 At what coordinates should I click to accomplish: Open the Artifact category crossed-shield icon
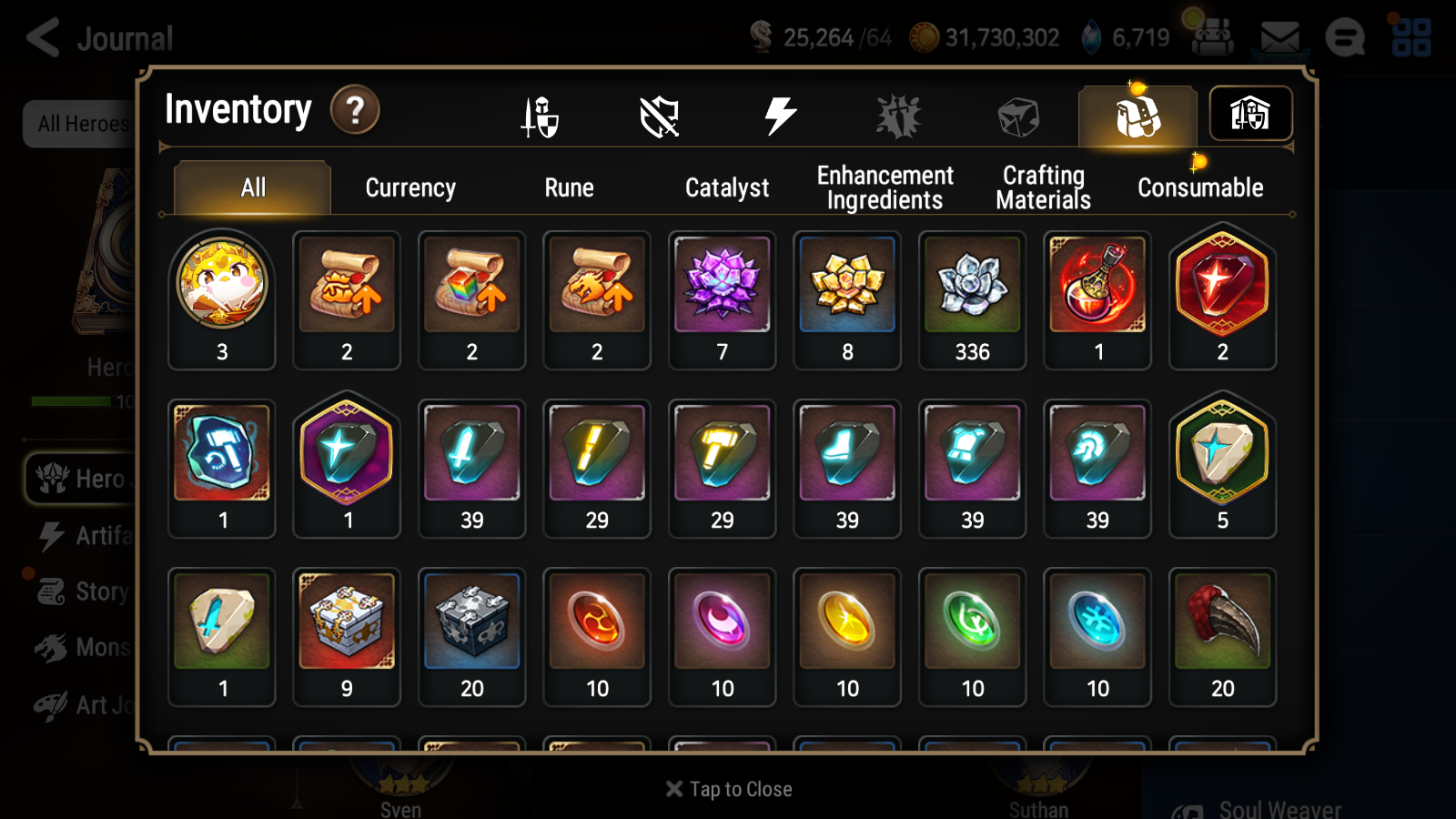point(660,115)
